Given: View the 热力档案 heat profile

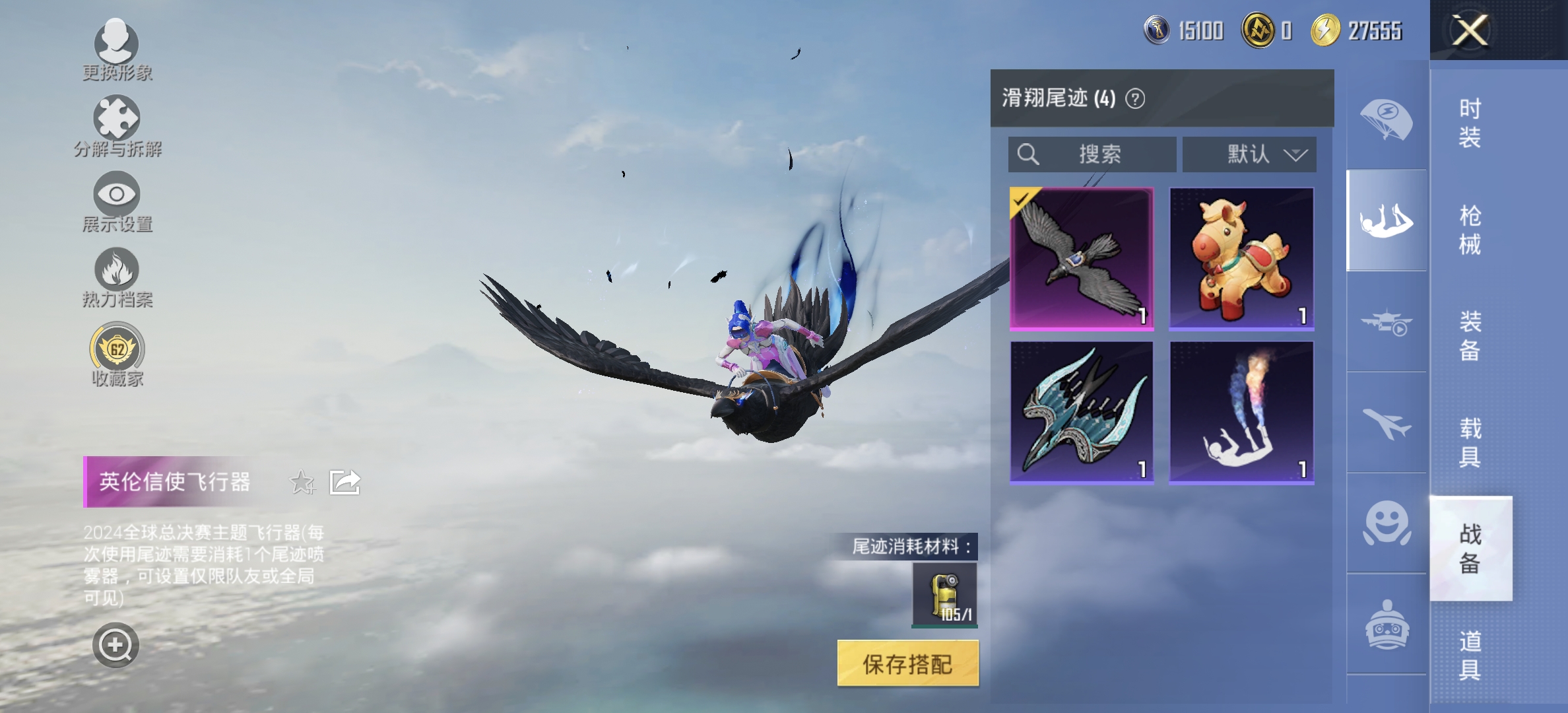Looking at the screenshot, I should (x=115, y=271).
